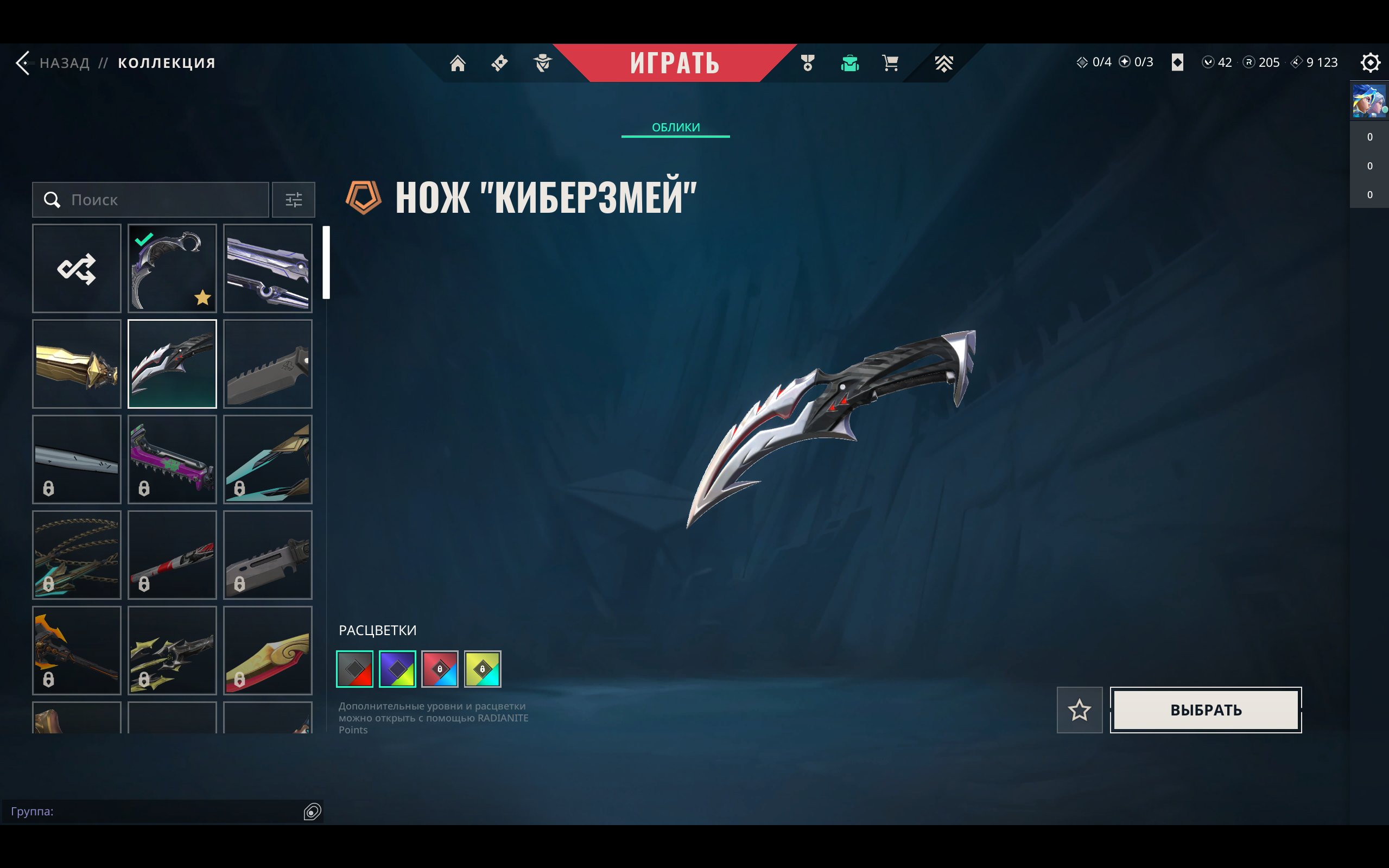This screenshot has width=1389, height=868.
Task: Switch to the ОБЛИКИ tab
Action: (676, 127)
